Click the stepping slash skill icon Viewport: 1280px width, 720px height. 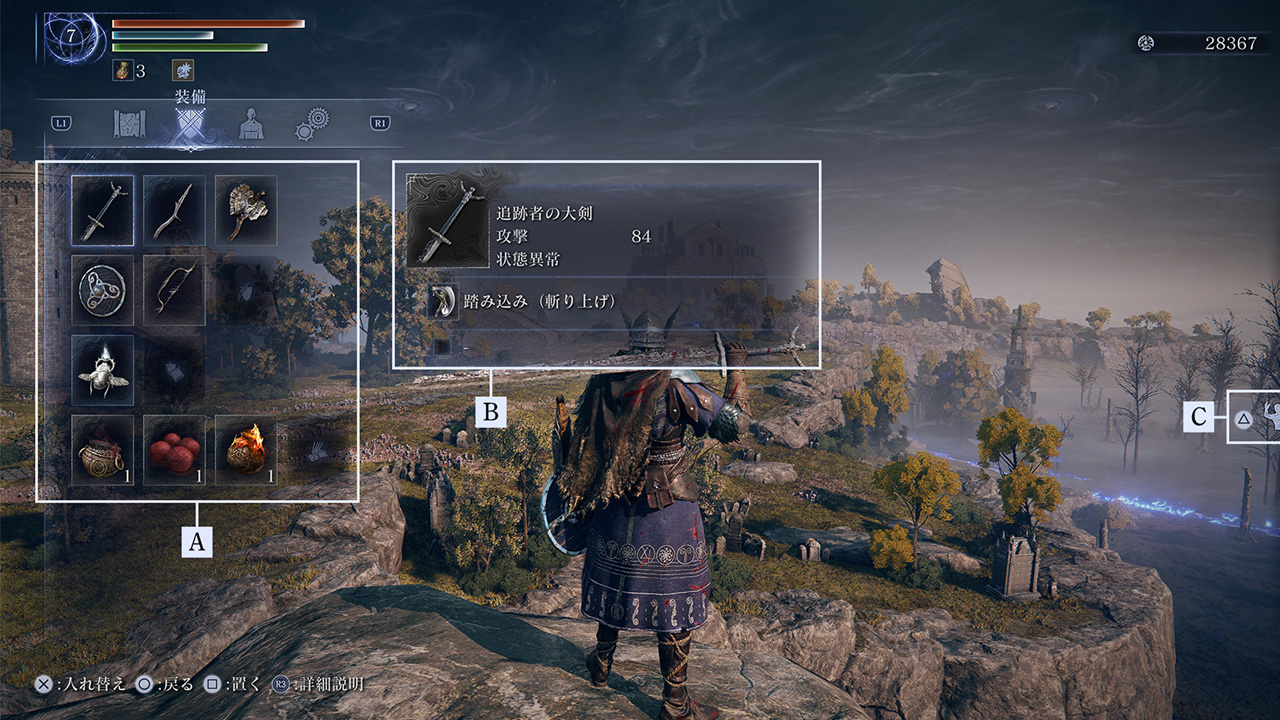pyautogui.click(x=442, y=302)
